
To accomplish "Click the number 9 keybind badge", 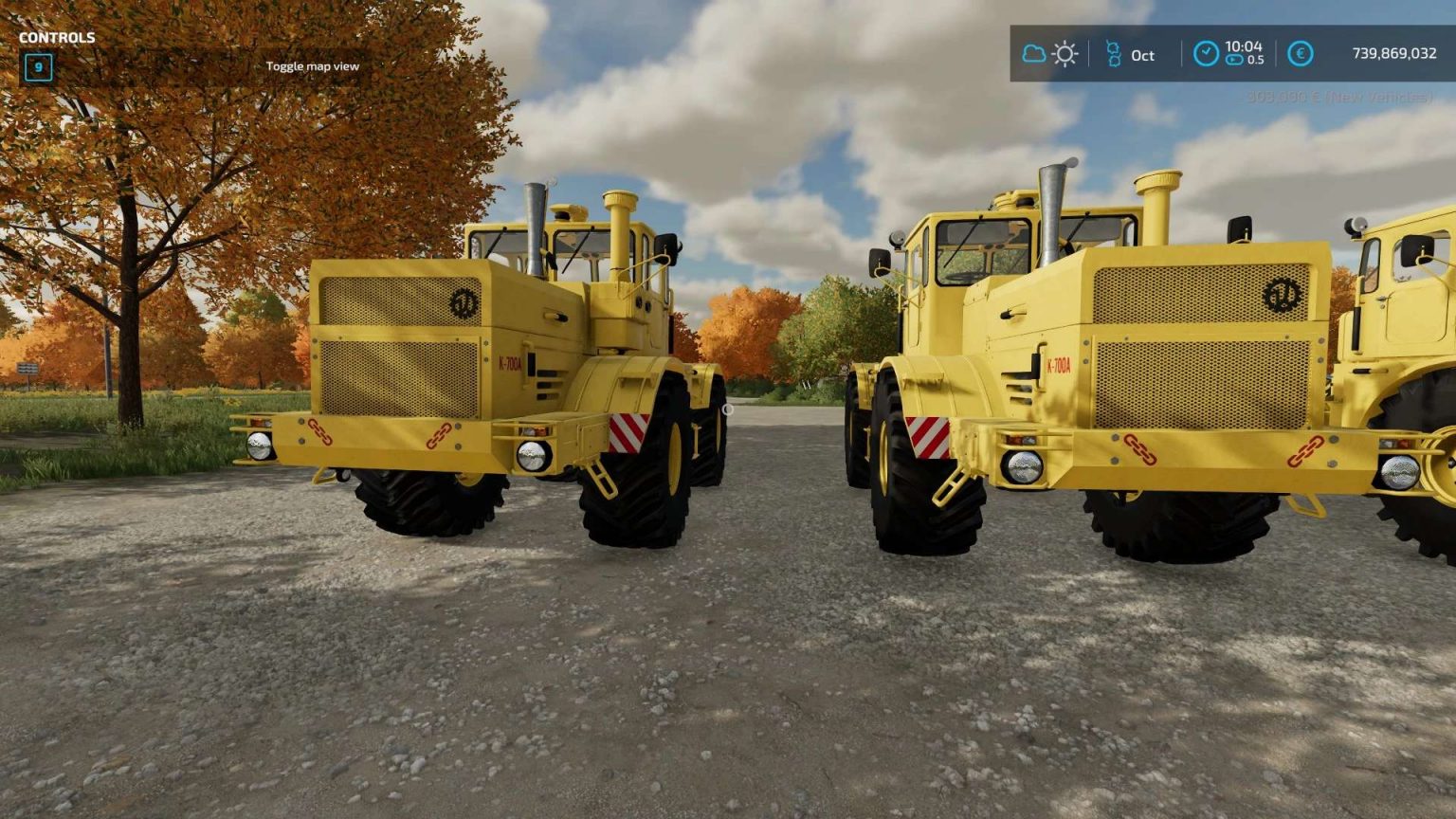I will point(36,67).
